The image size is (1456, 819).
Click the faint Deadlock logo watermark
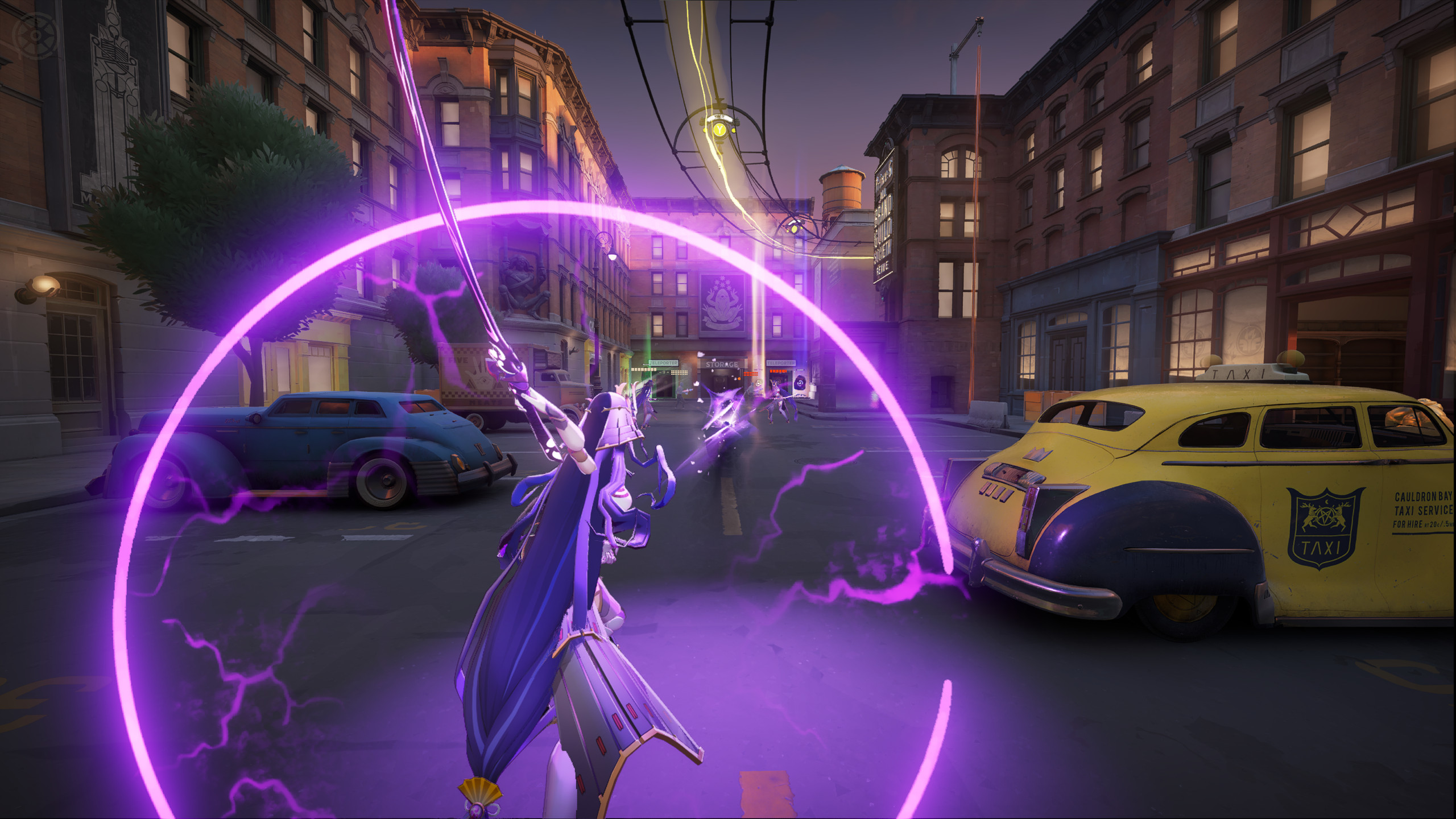tap(36, 35)
